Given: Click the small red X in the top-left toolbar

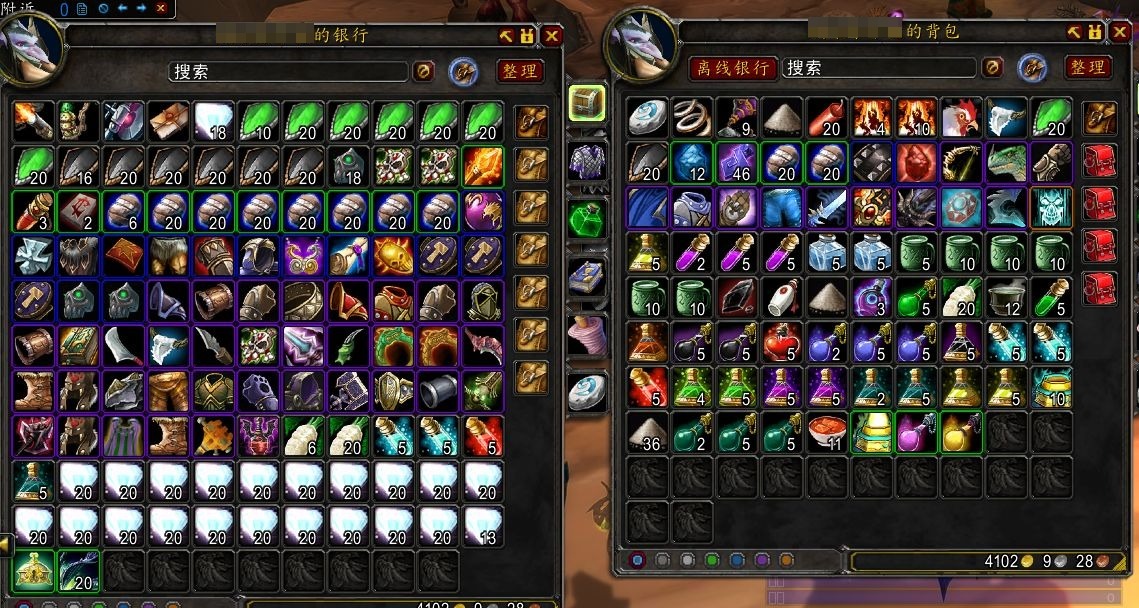Looking at the screenshot, I should [160, 8].
